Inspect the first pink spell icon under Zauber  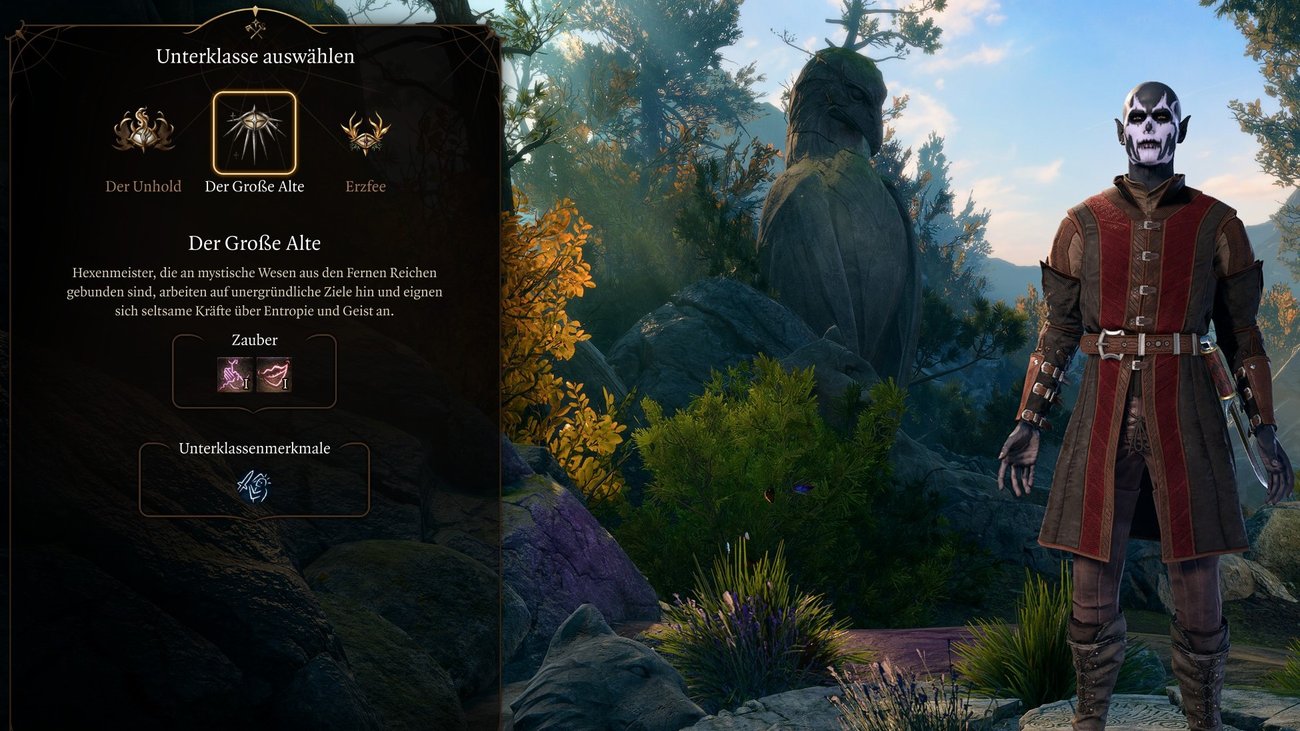coord(235,374)
